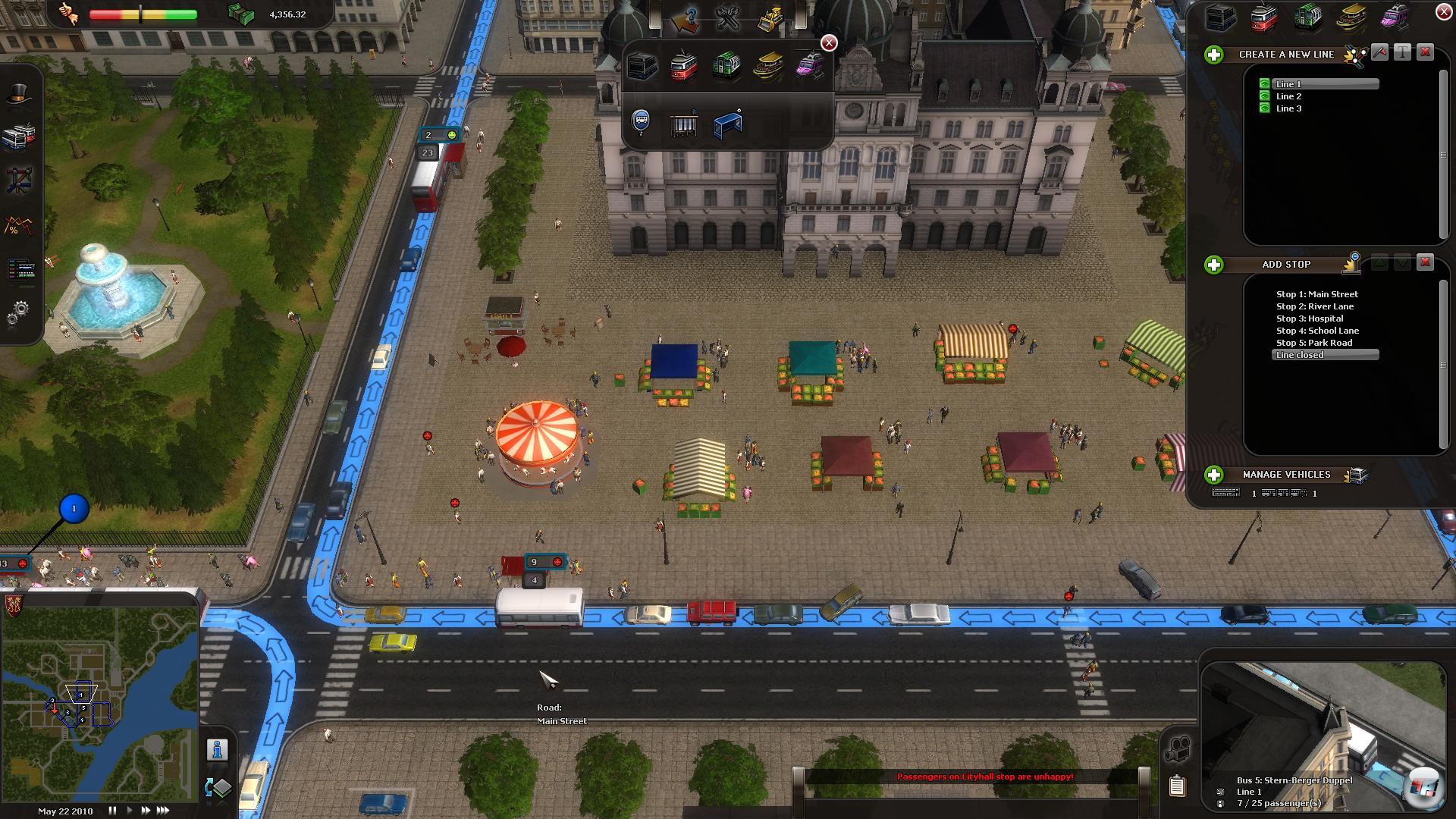The height and width of the screenshot is (819, 1456).
Task: Rename the line using the T button
Action: coord(1402,52)
